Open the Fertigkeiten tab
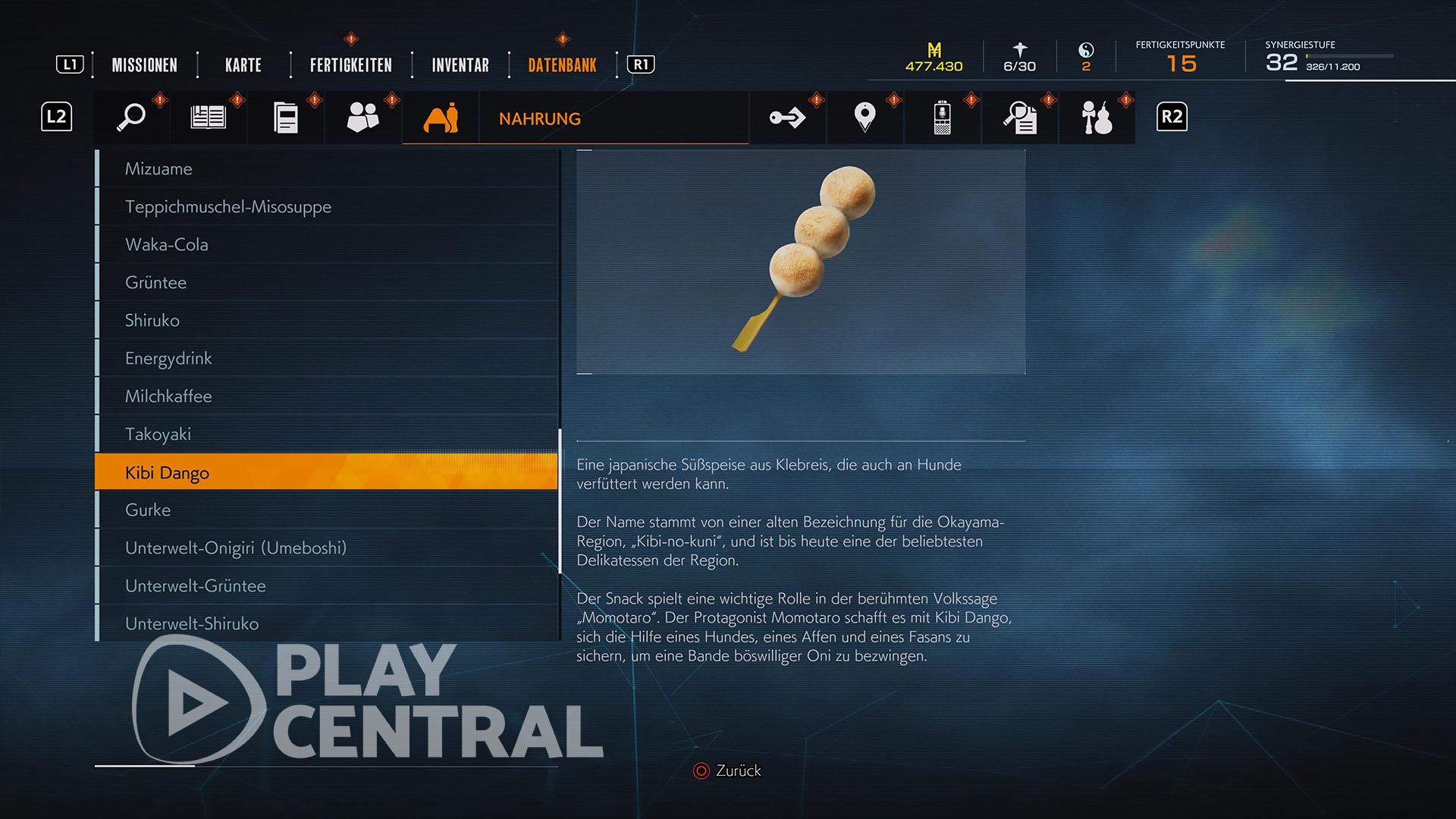The image size is (1456, 819). (350, 65)
